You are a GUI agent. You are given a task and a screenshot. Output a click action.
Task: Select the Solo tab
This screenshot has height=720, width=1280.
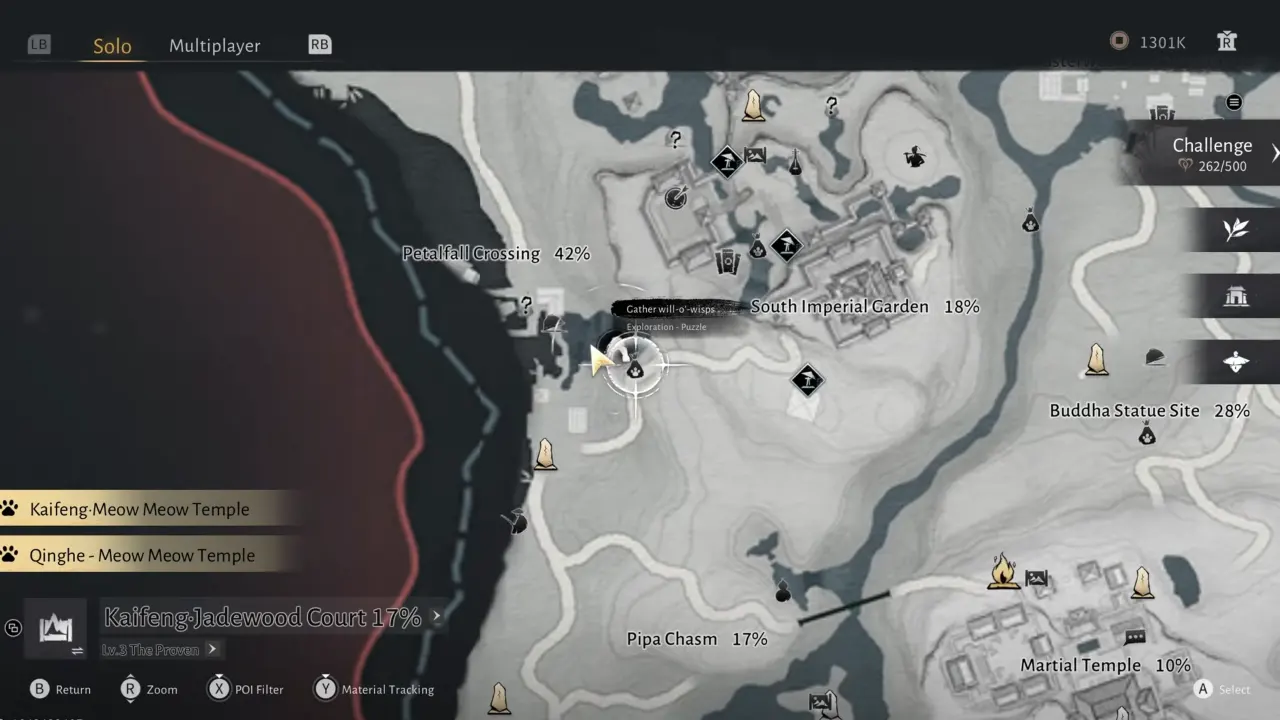pos(112,46)
